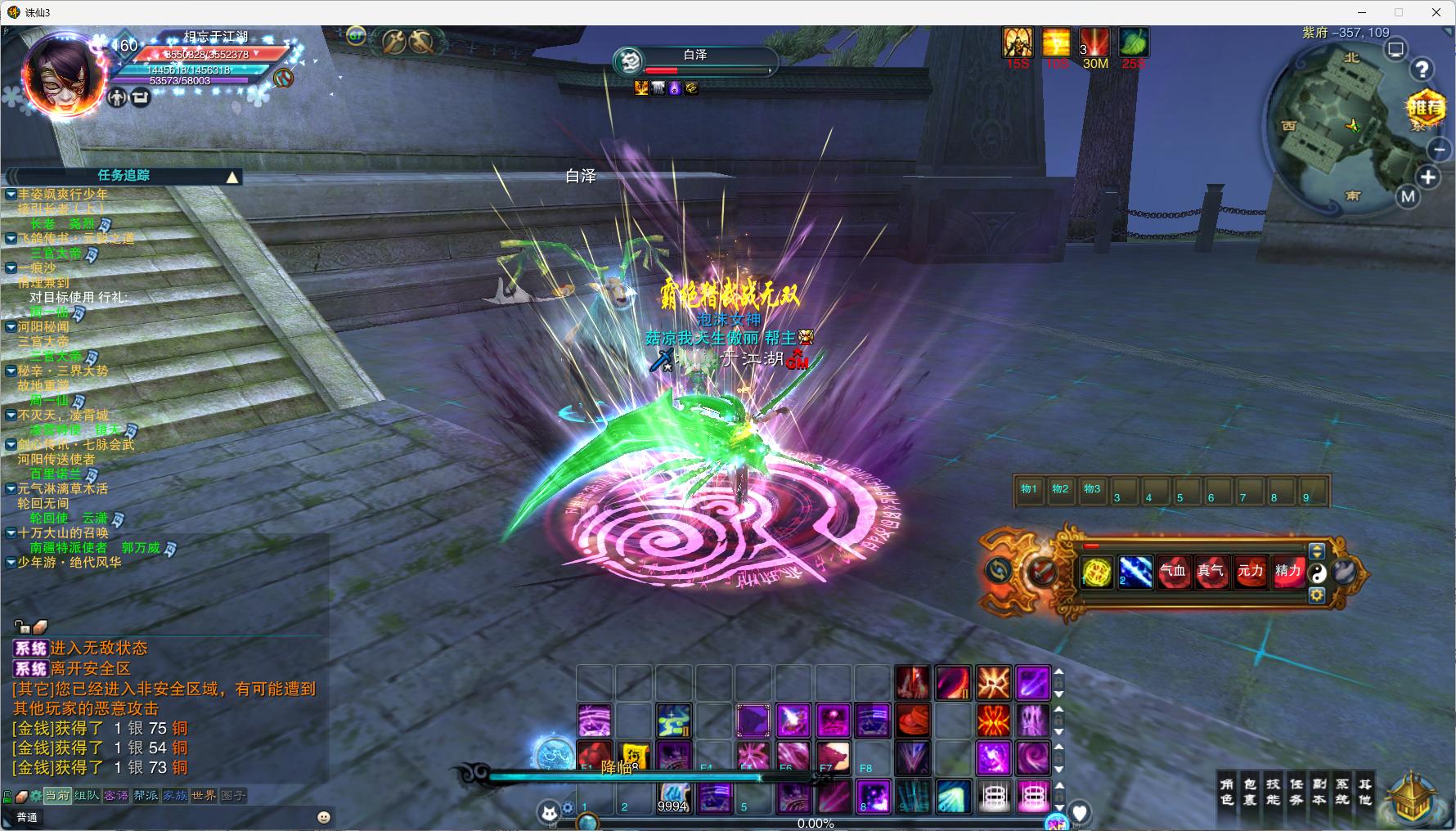The height and width of the screenshot is (831, 1456).
Task: Use the 真气 mana potion slot
Action: 1211,571
